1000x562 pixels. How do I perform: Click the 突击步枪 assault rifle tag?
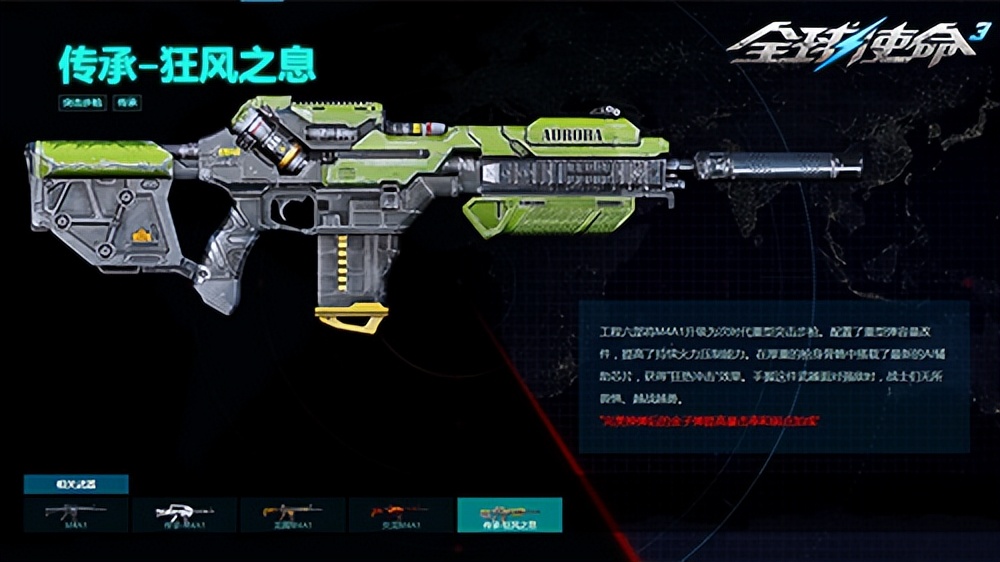pyautogui.click(x=81, y=102)
